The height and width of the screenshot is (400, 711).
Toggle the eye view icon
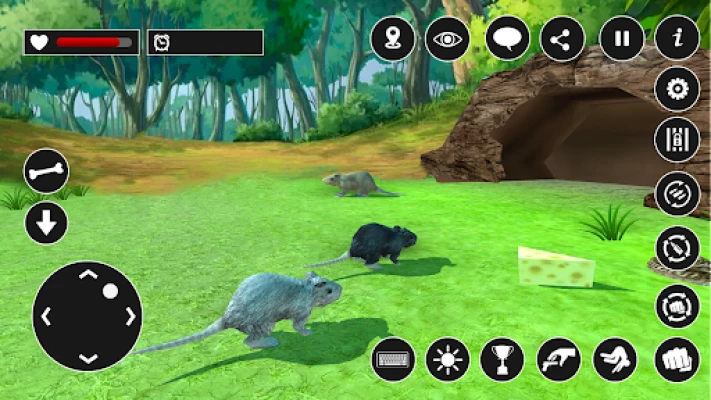tap(447, 40)
